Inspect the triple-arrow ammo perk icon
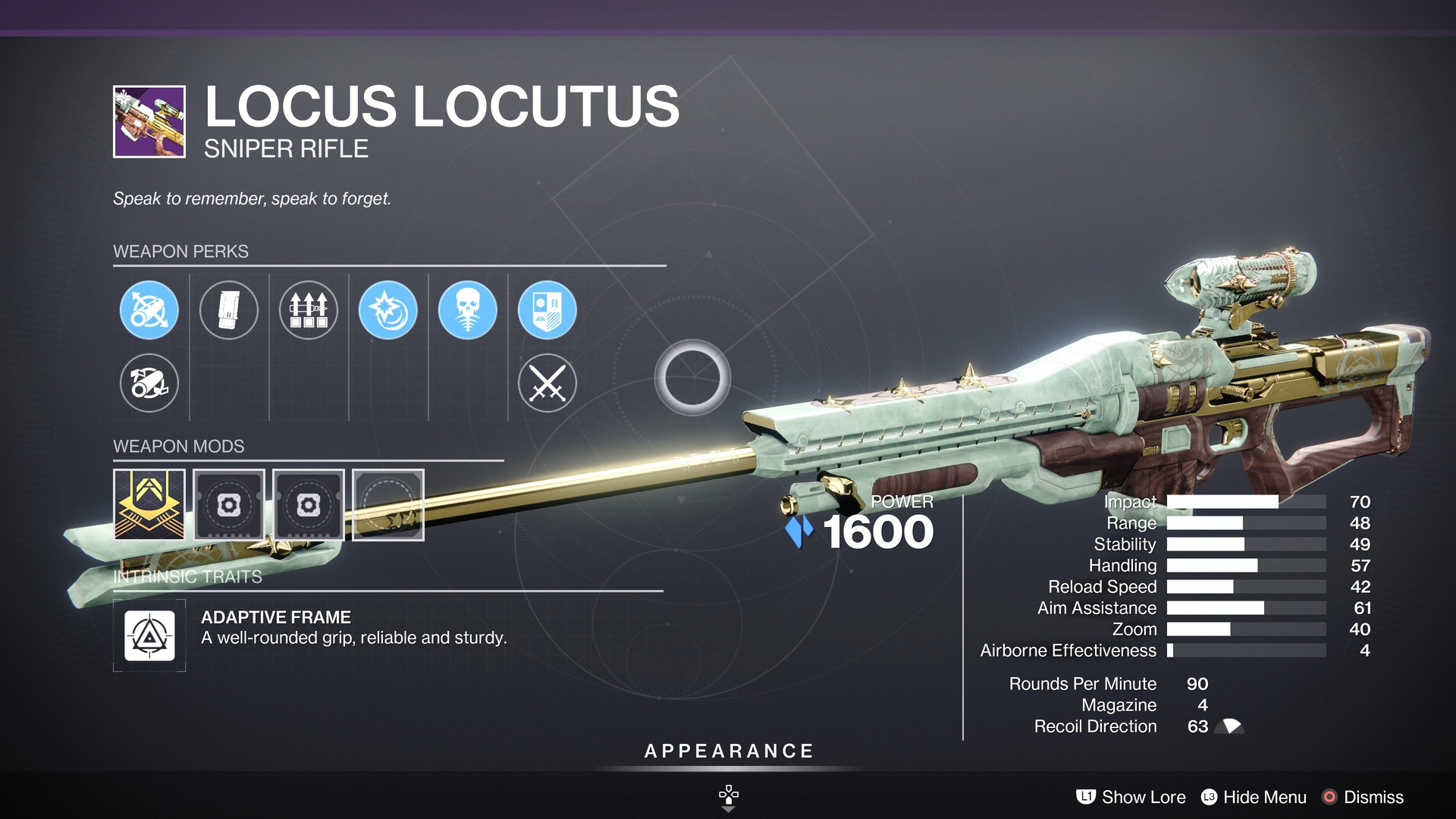This screenshot has width=1456, height=819. (x=309, y=310)
